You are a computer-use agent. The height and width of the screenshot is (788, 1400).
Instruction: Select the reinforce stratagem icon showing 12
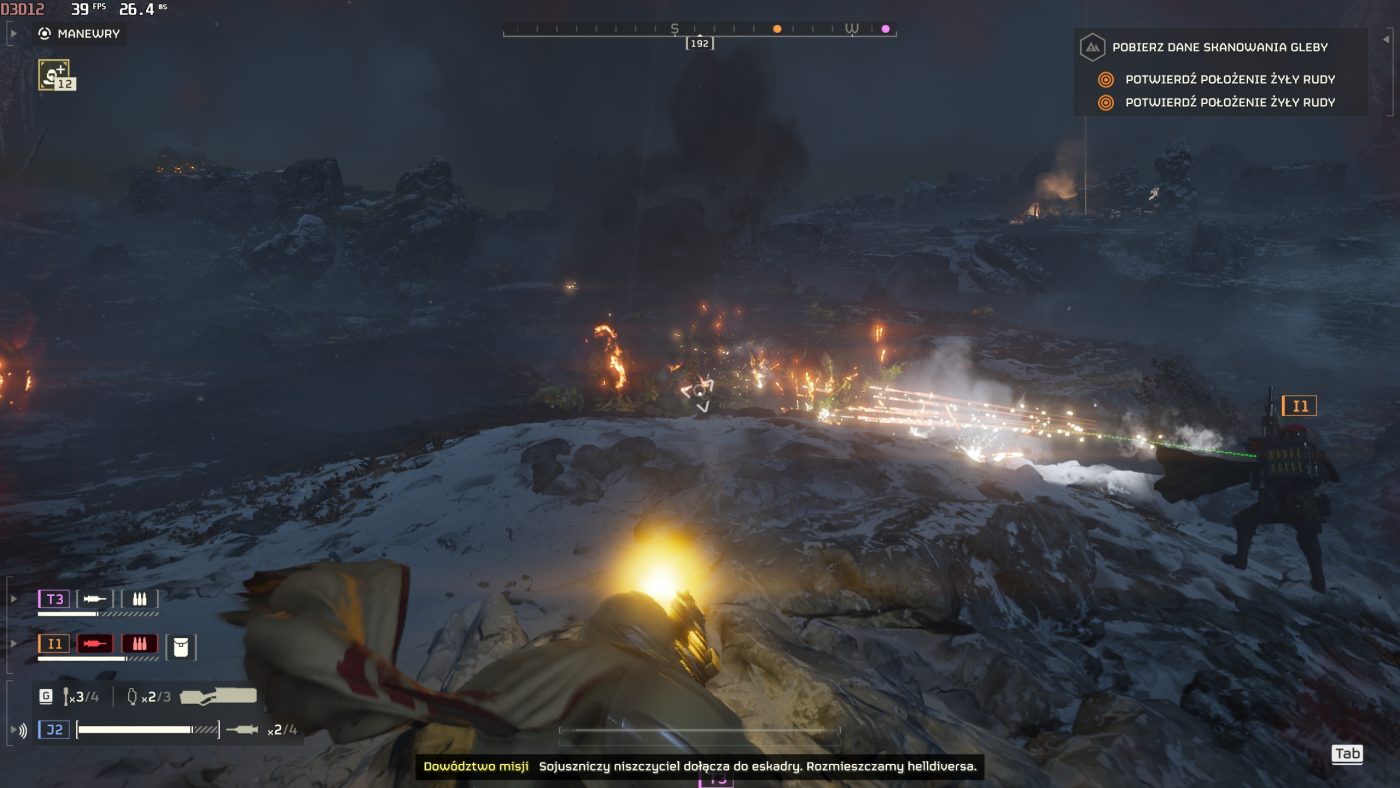point(55,74)
